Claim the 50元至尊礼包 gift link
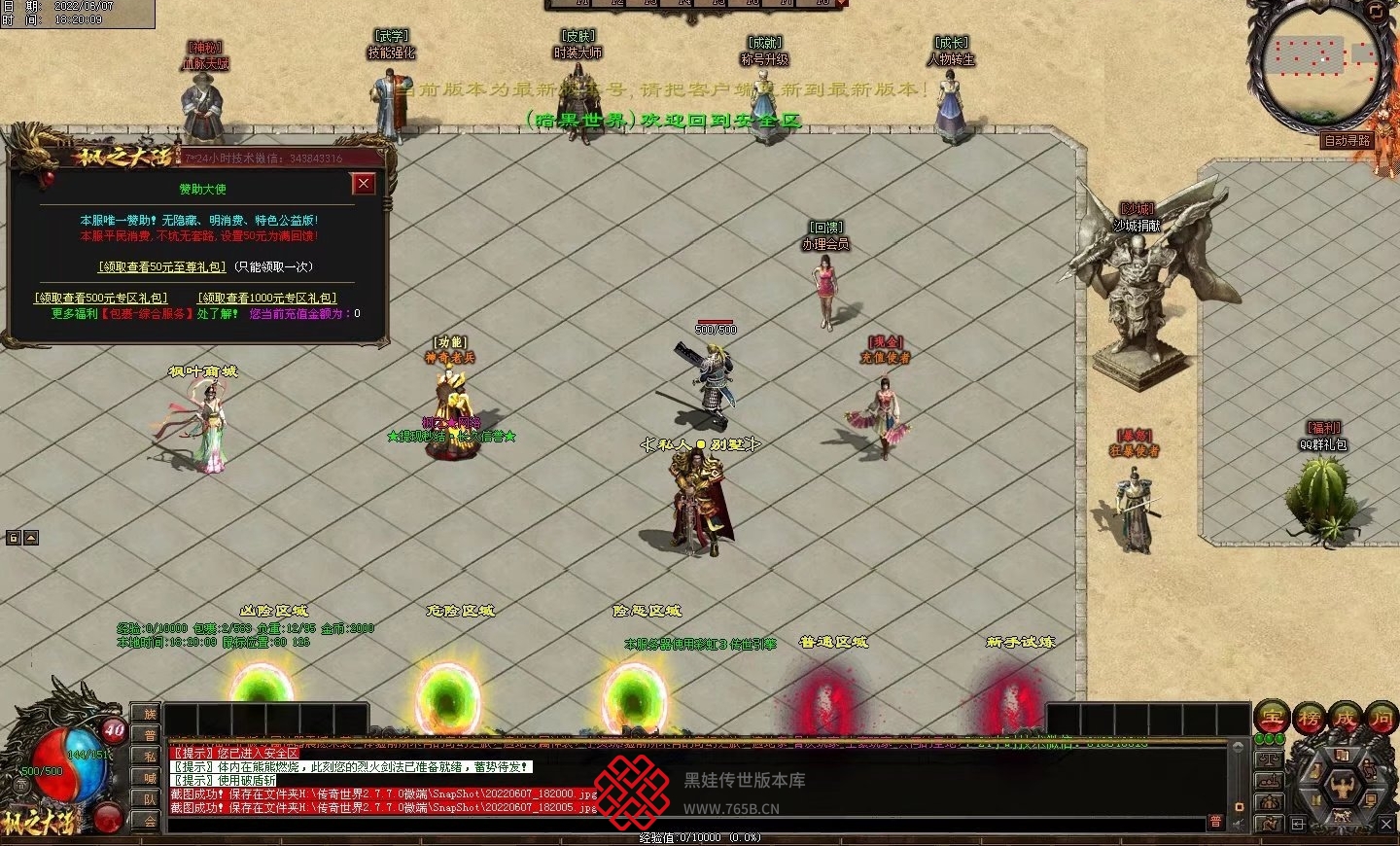1400x846 pixels. click(162, 266)
